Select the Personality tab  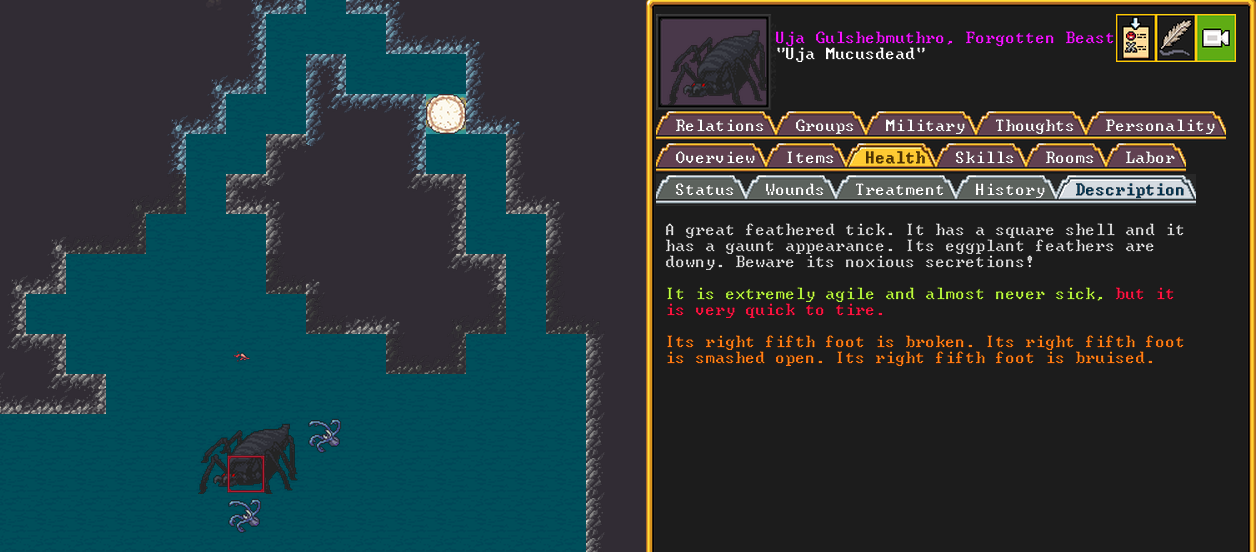(1159, 125)
